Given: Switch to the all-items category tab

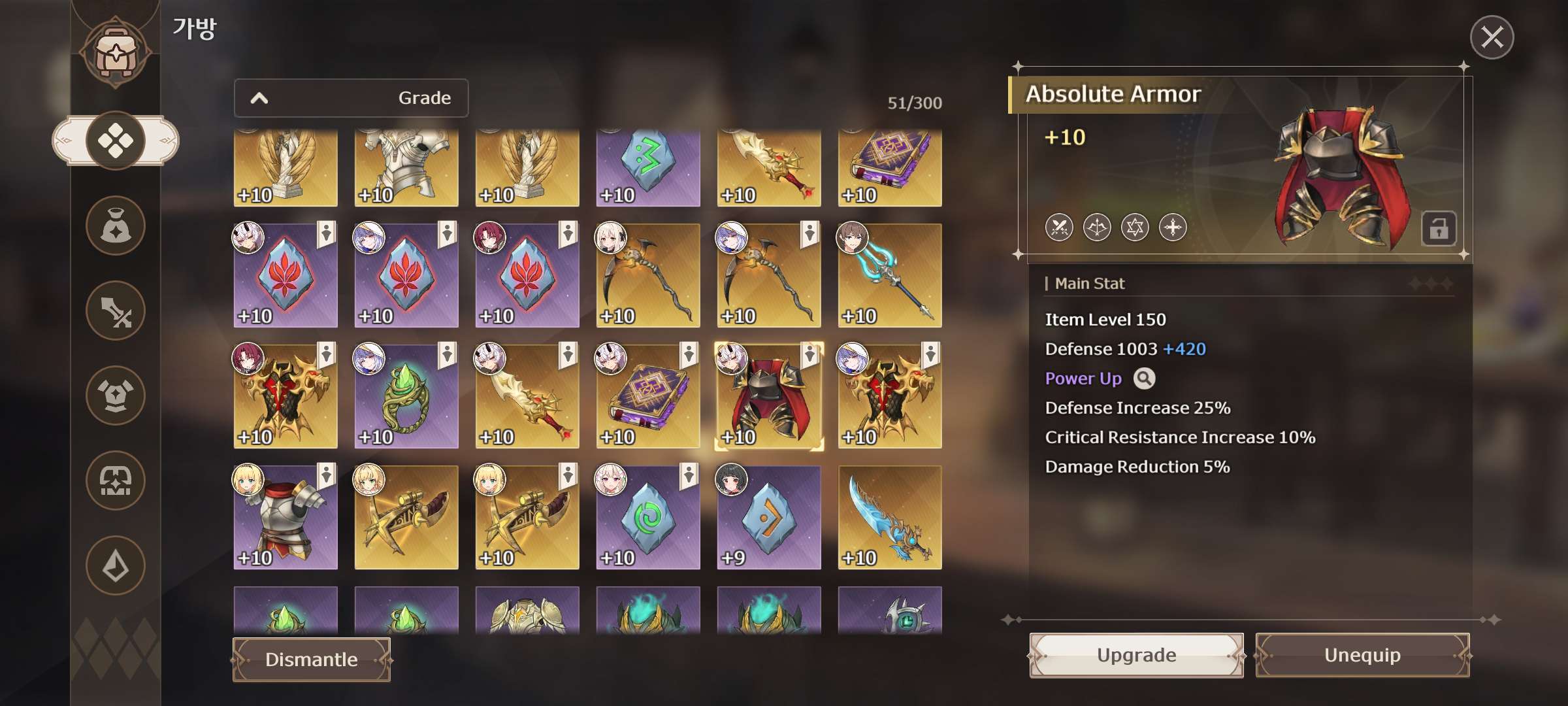Looking at the screenshot, I should click(116, 141).
